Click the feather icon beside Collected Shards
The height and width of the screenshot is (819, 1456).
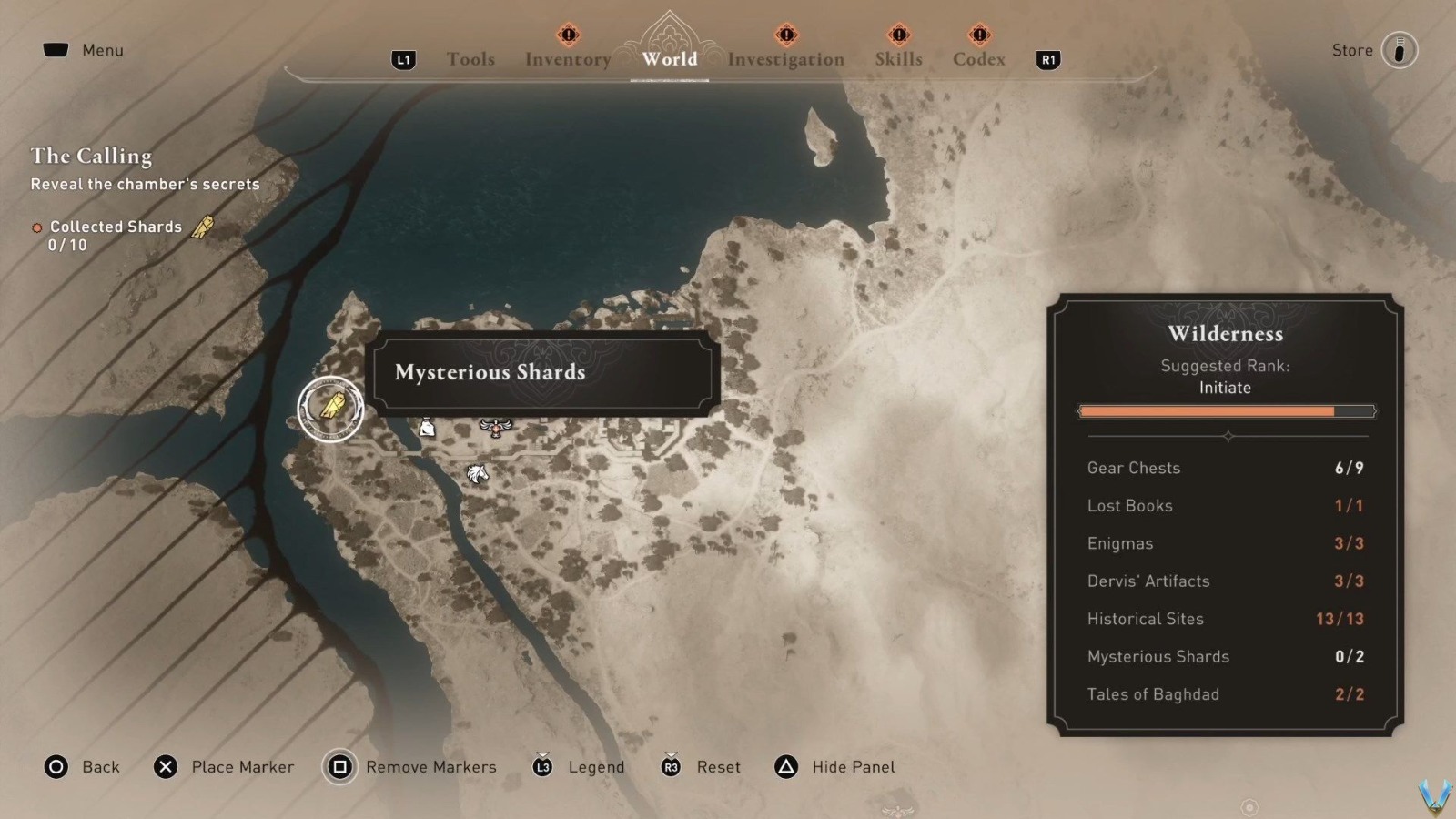(204, 227)
